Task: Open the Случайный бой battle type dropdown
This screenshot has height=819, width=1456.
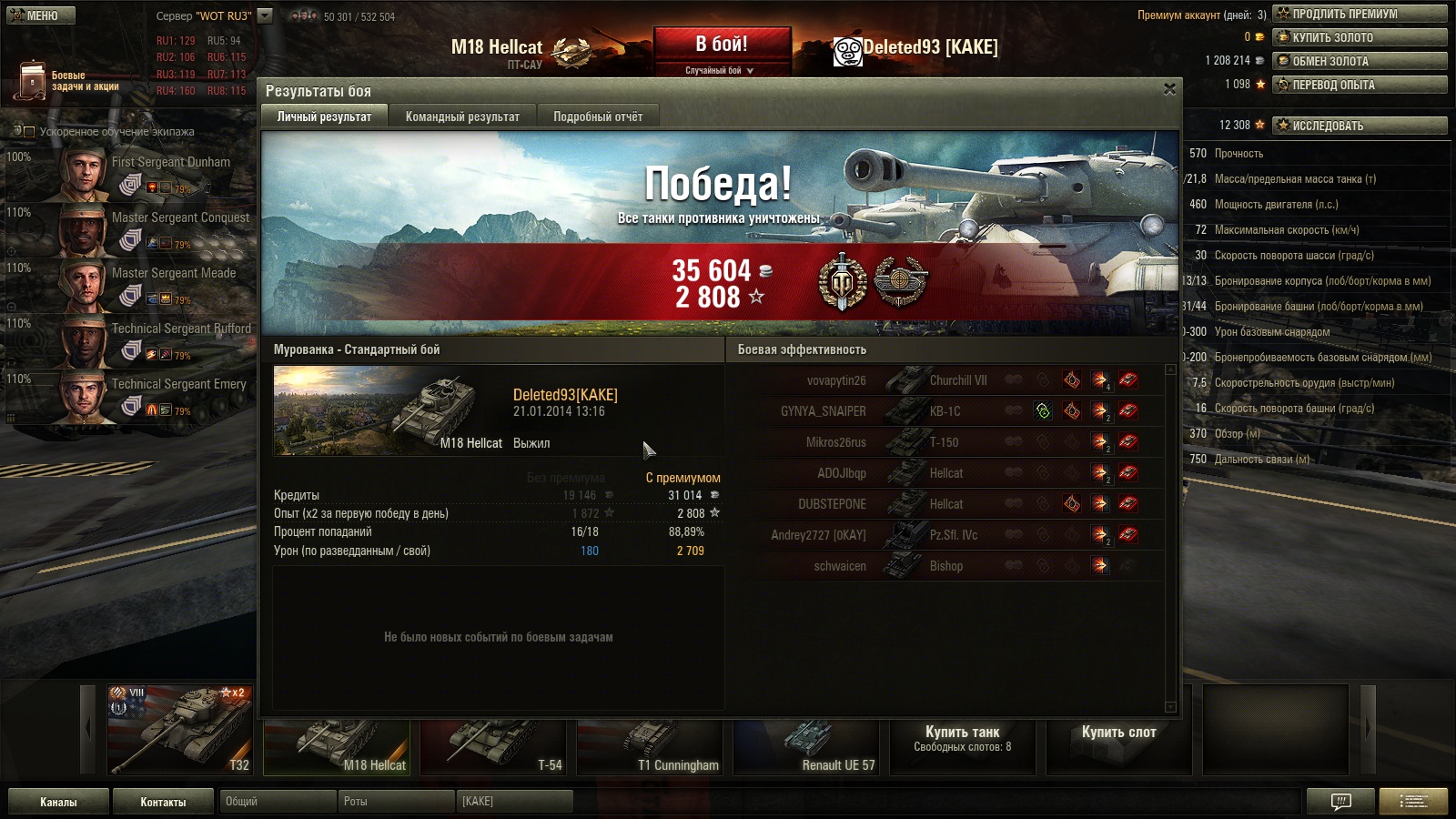Action: point(720,70)
